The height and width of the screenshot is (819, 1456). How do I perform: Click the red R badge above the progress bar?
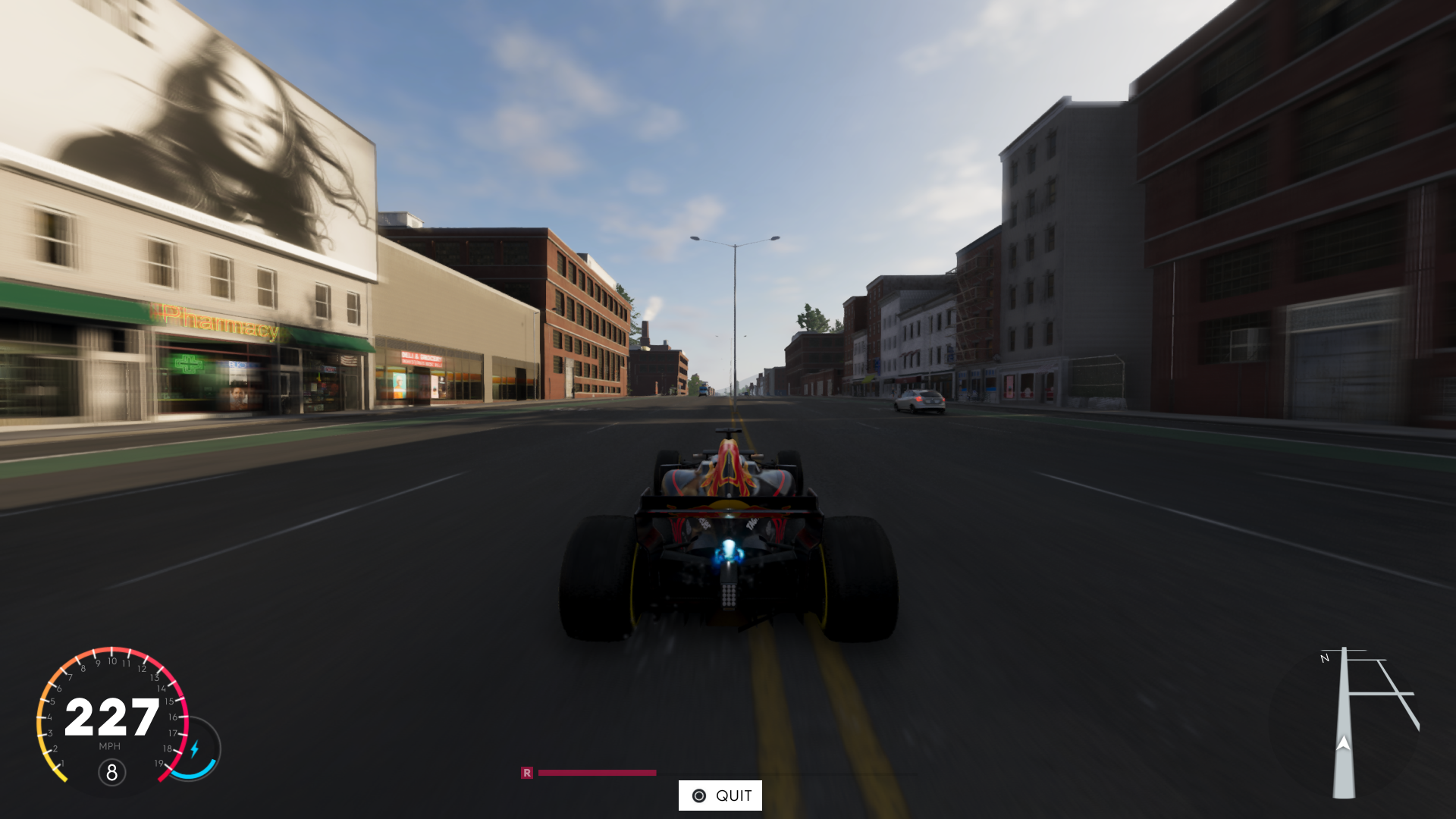point(528,771)
